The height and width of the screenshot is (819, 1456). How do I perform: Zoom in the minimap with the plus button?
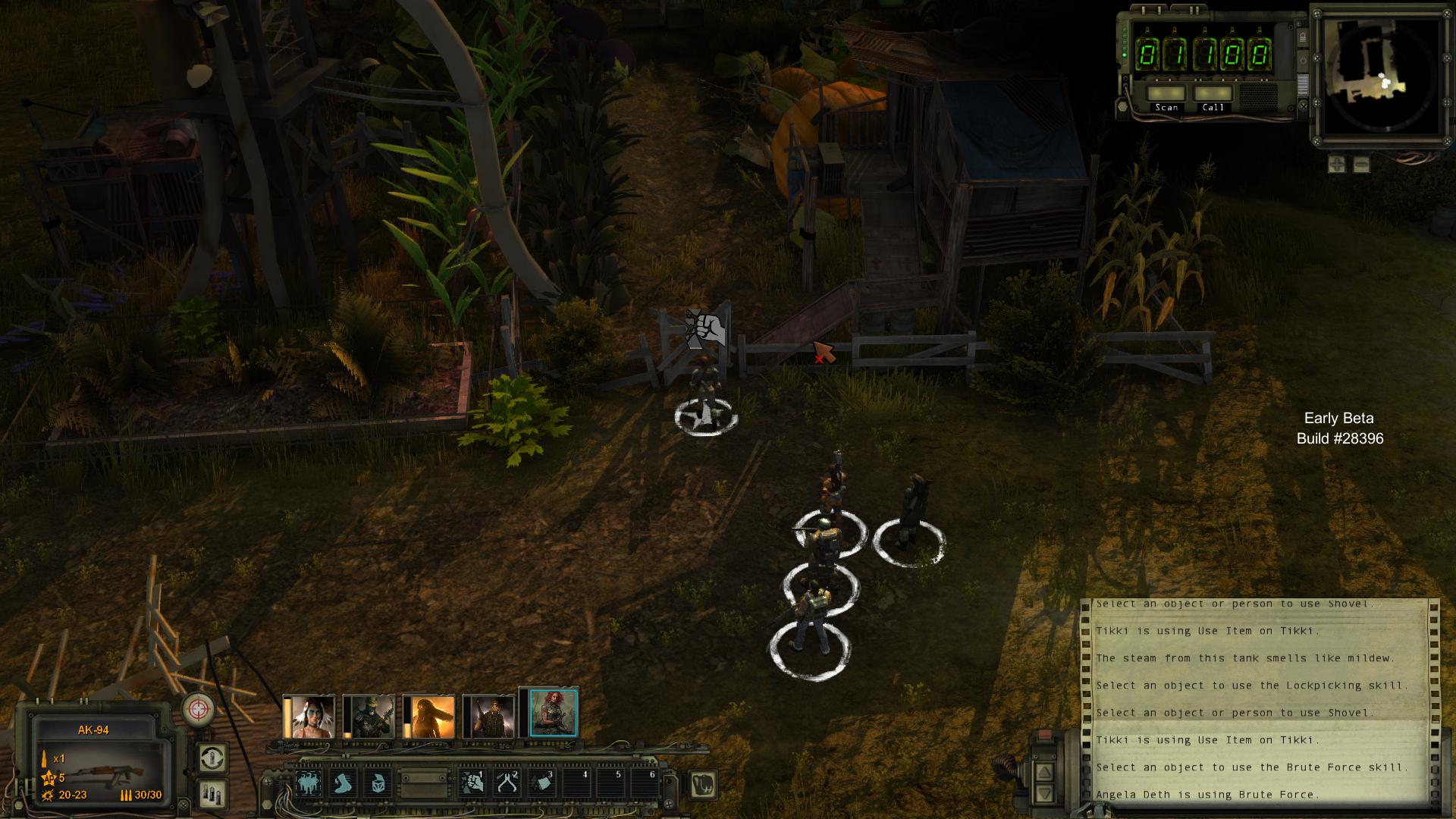click(x=1337, y=164)
